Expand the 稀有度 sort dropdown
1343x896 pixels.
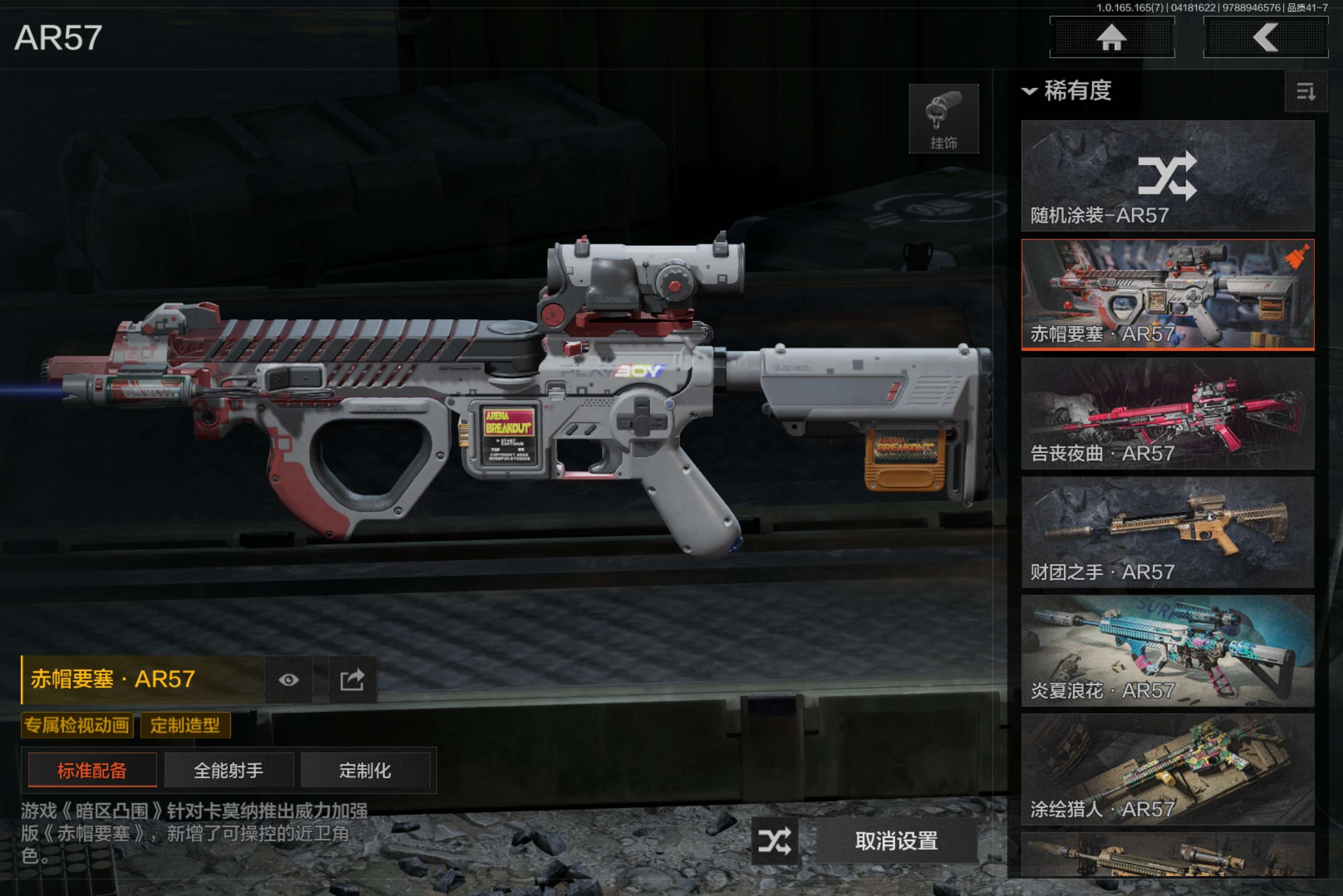(x=1067, y=91)
